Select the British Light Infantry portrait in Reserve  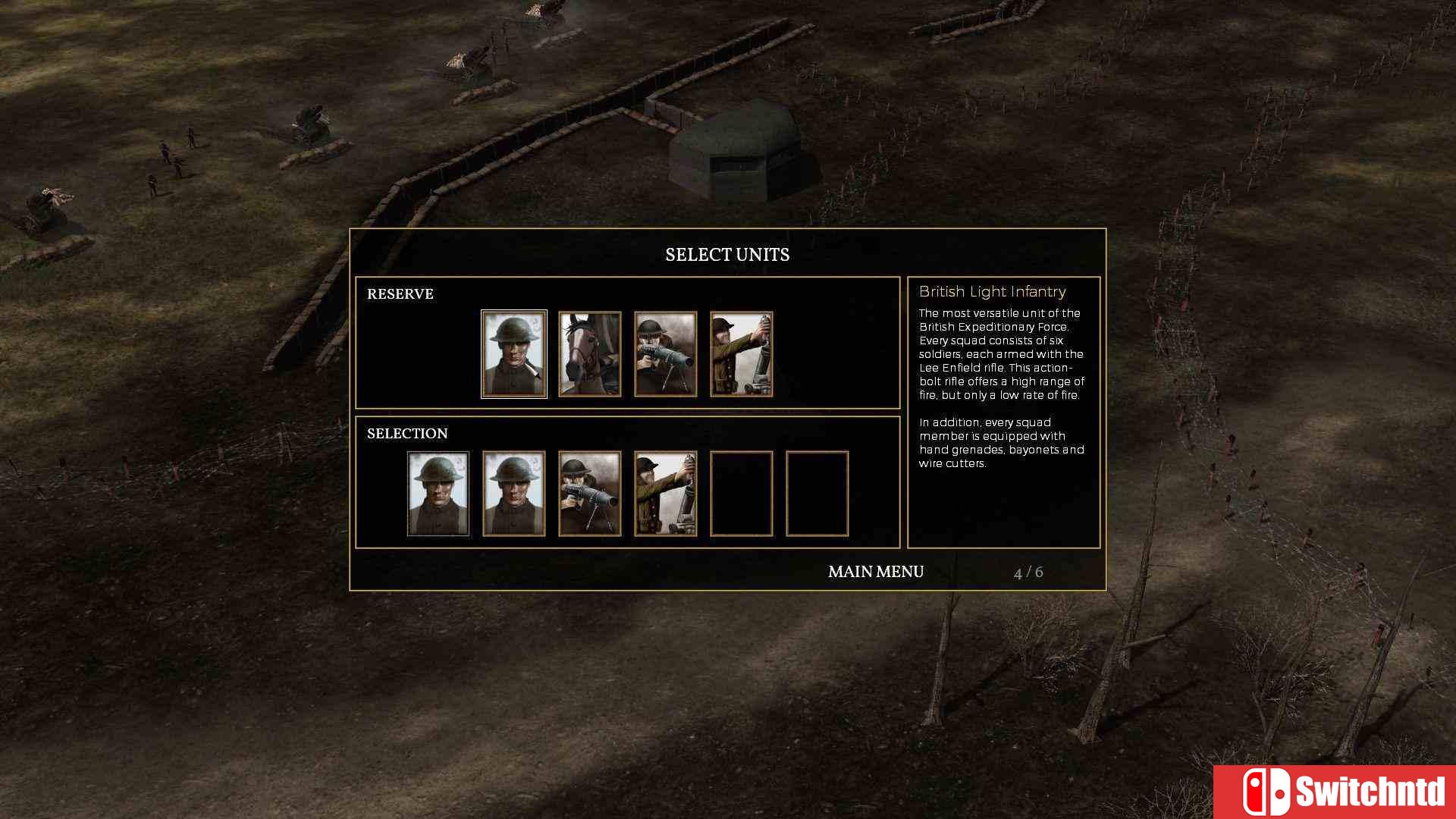click(513, 353)
